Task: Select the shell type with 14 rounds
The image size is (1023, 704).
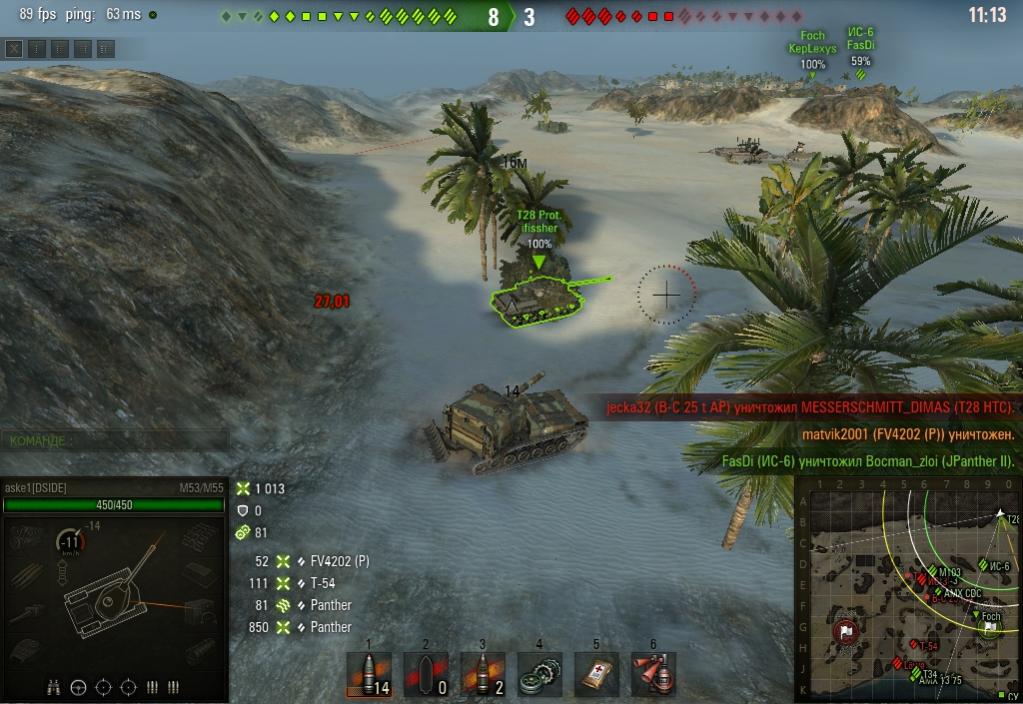Action: pyautogui.click(x=368, y=675)
